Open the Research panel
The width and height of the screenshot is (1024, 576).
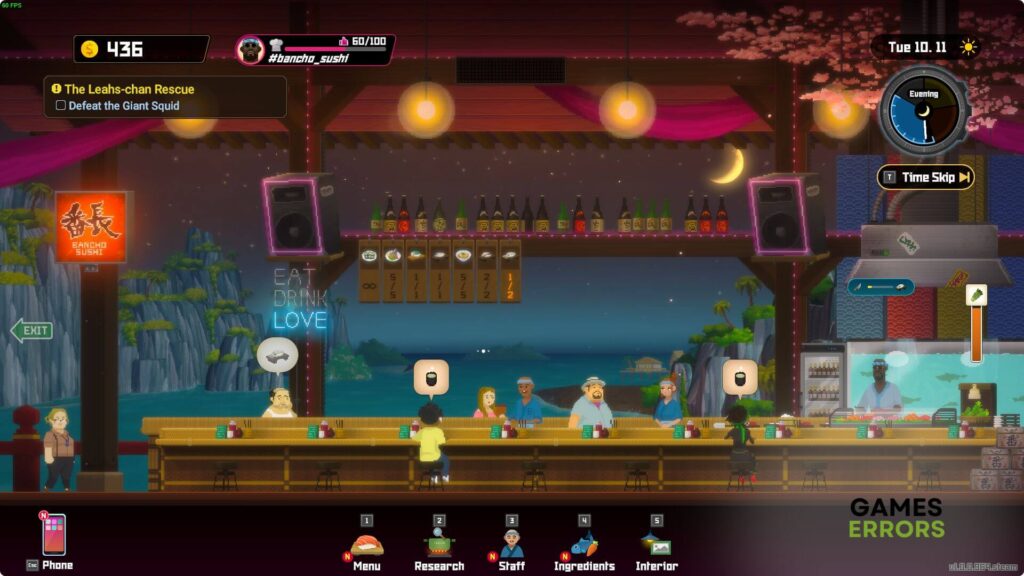coord(439,544)
